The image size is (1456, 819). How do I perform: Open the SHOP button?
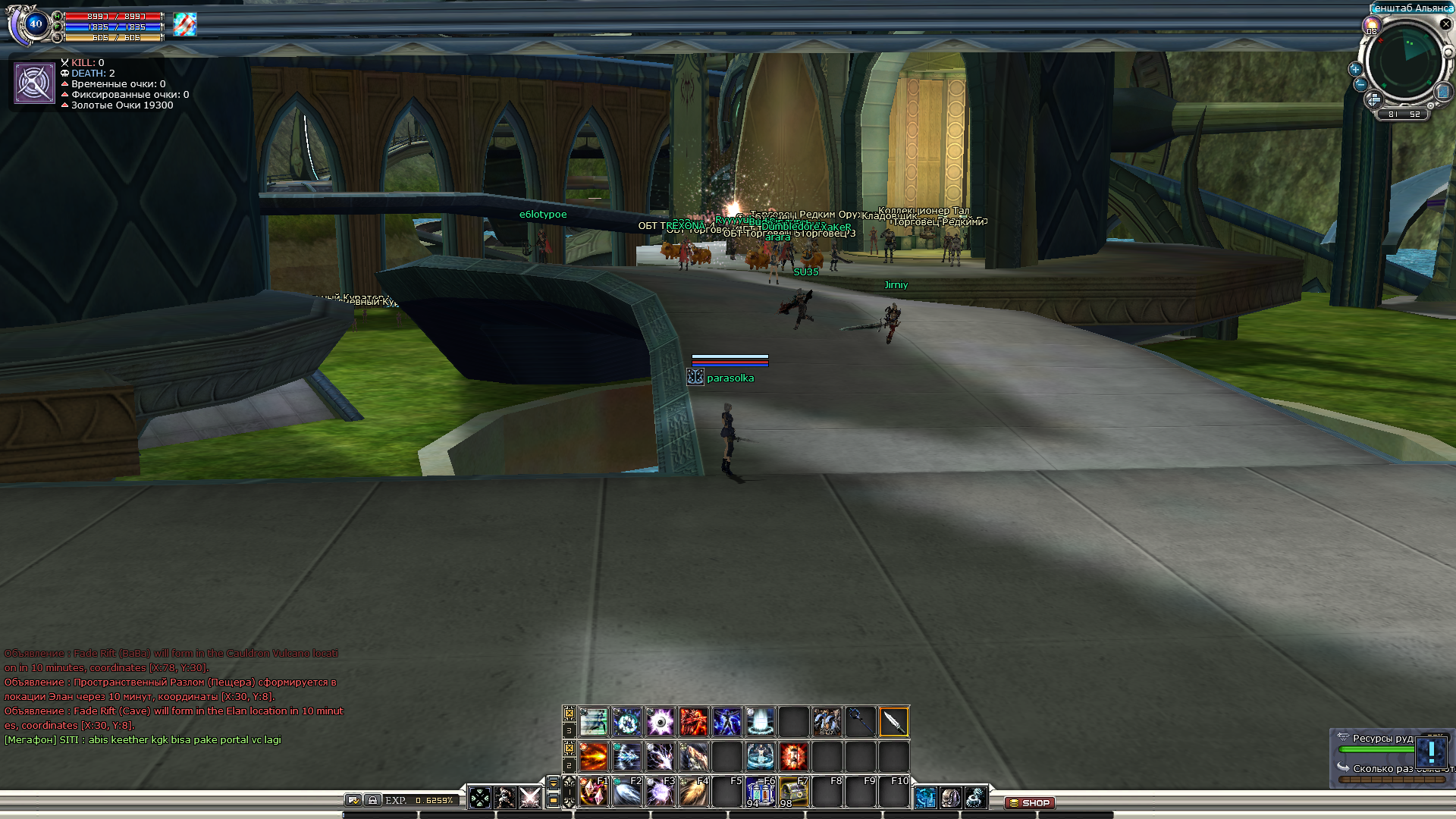pyautogui.click(x=1029, y=802)
